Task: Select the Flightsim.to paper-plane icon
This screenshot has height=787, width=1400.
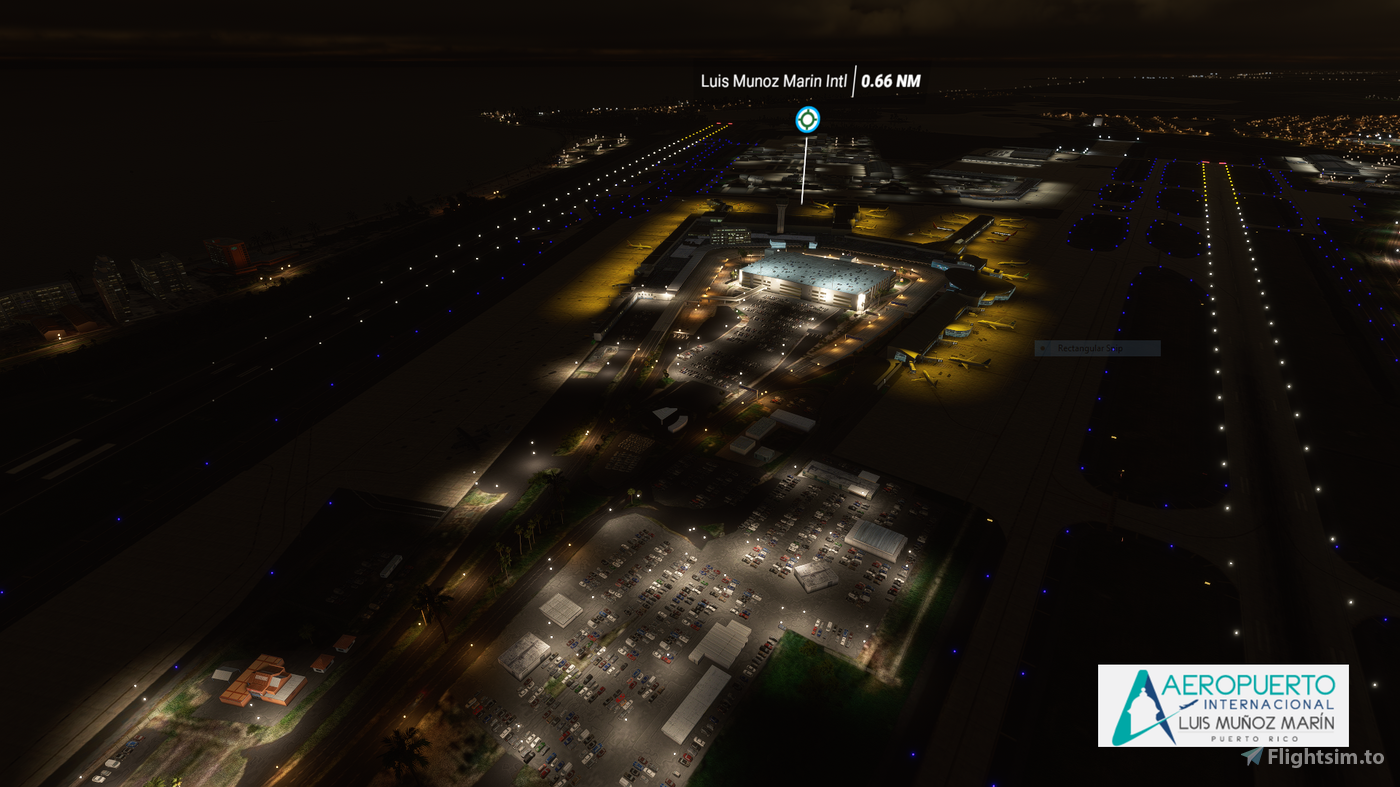Action: coord(1254,754)
